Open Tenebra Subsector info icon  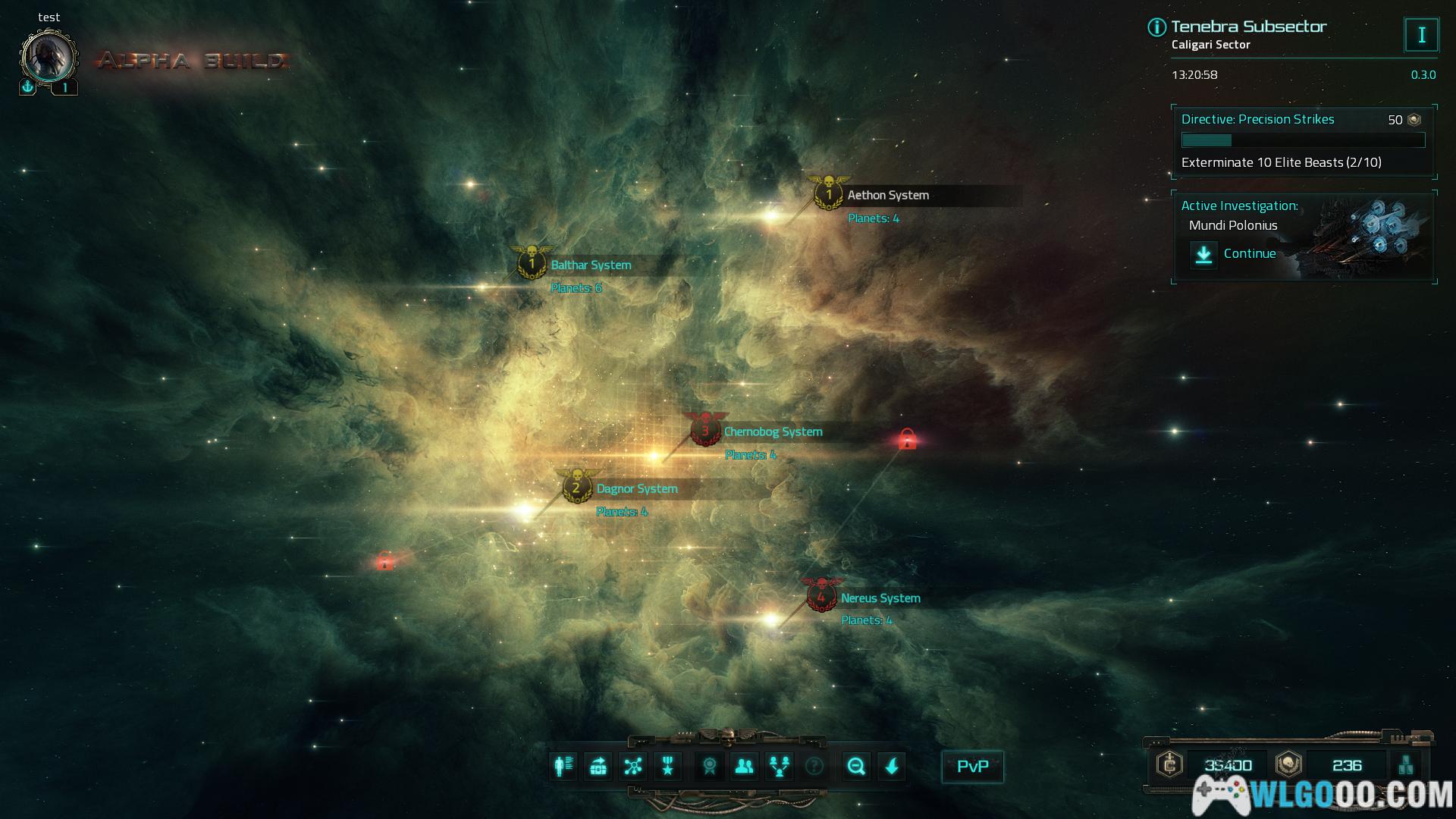point(1156,28)
